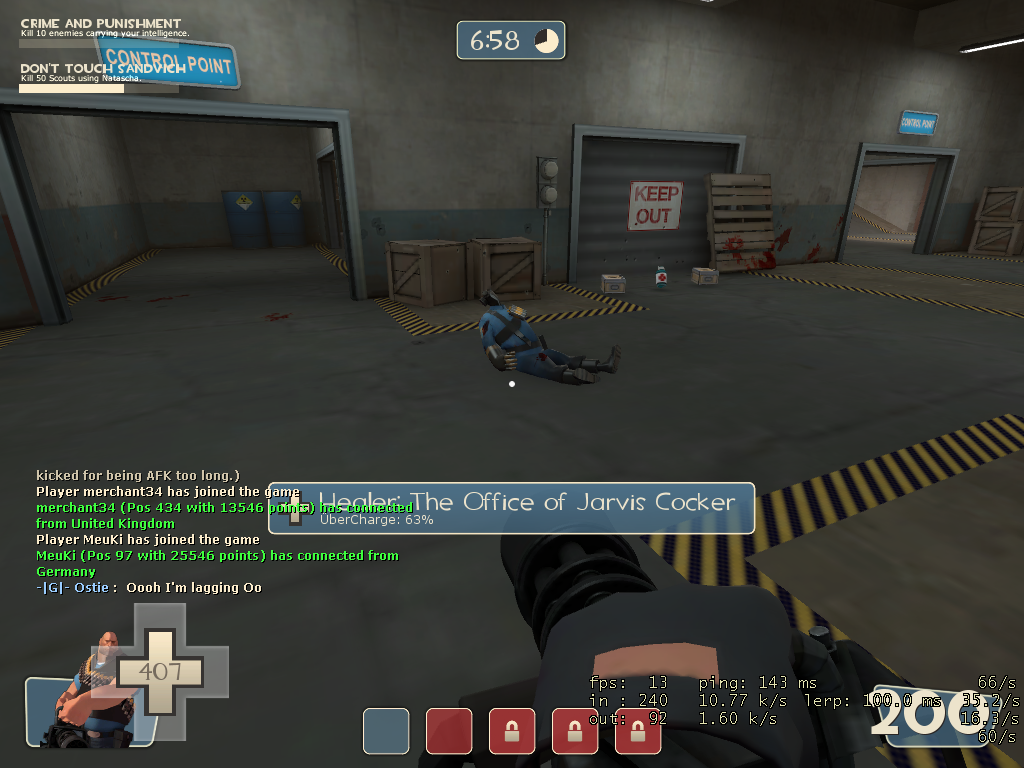
Task: Click Ostie's chat message about lagging
Action: click(149, 588)
